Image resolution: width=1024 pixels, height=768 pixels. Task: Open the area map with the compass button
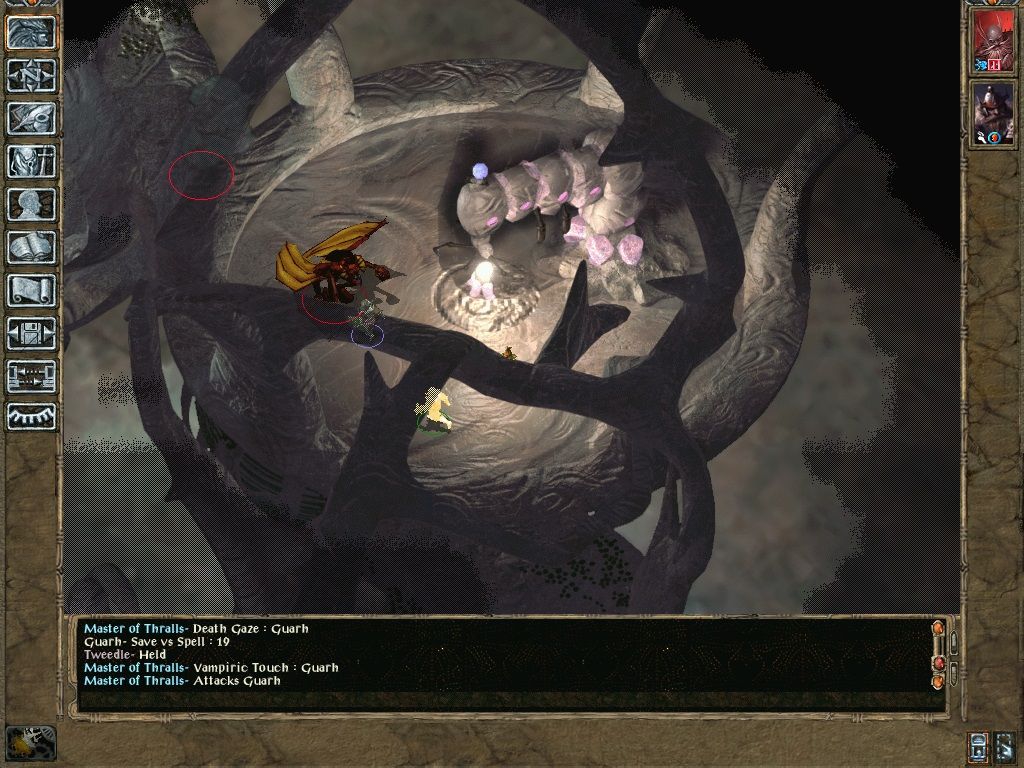point(31,75)
